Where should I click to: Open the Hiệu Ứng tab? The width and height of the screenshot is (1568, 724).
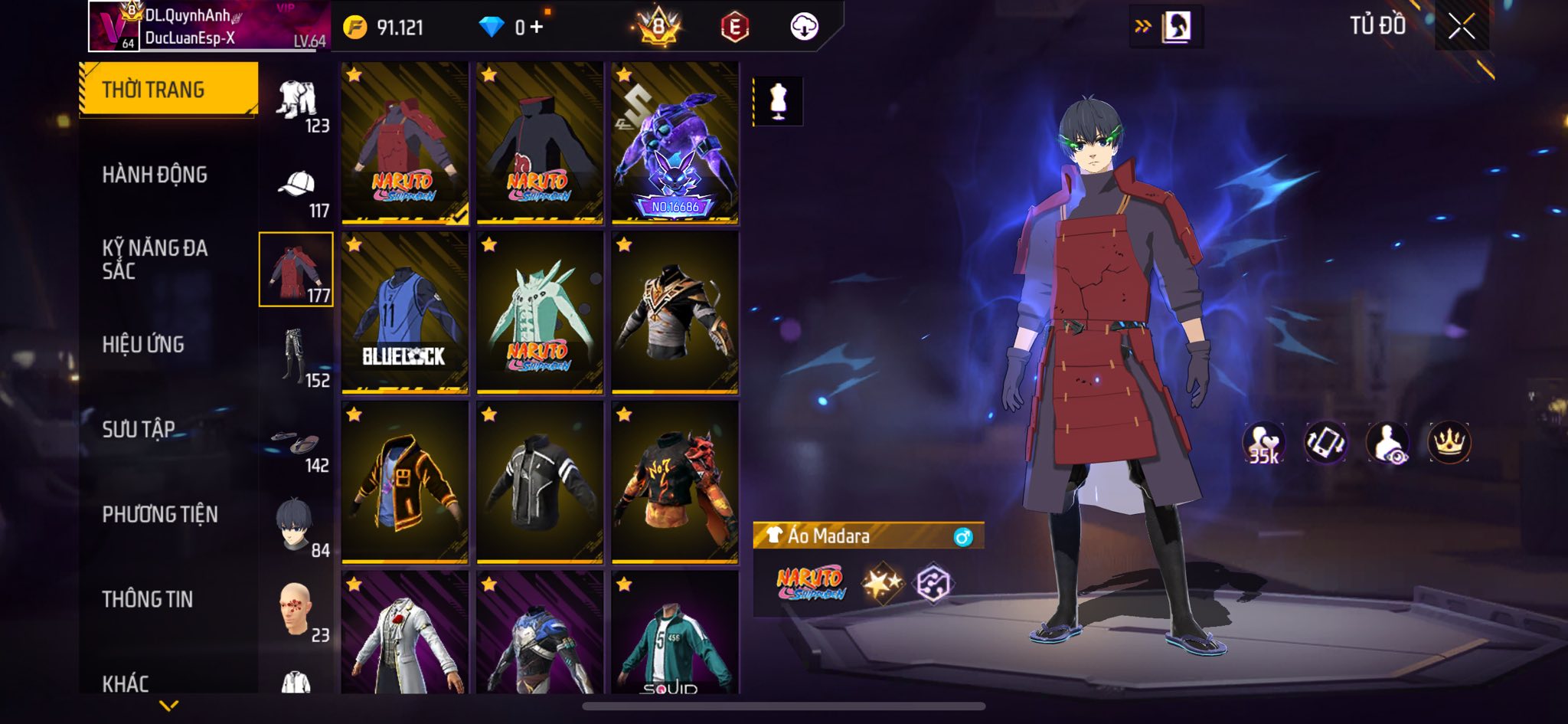point(143,345)
